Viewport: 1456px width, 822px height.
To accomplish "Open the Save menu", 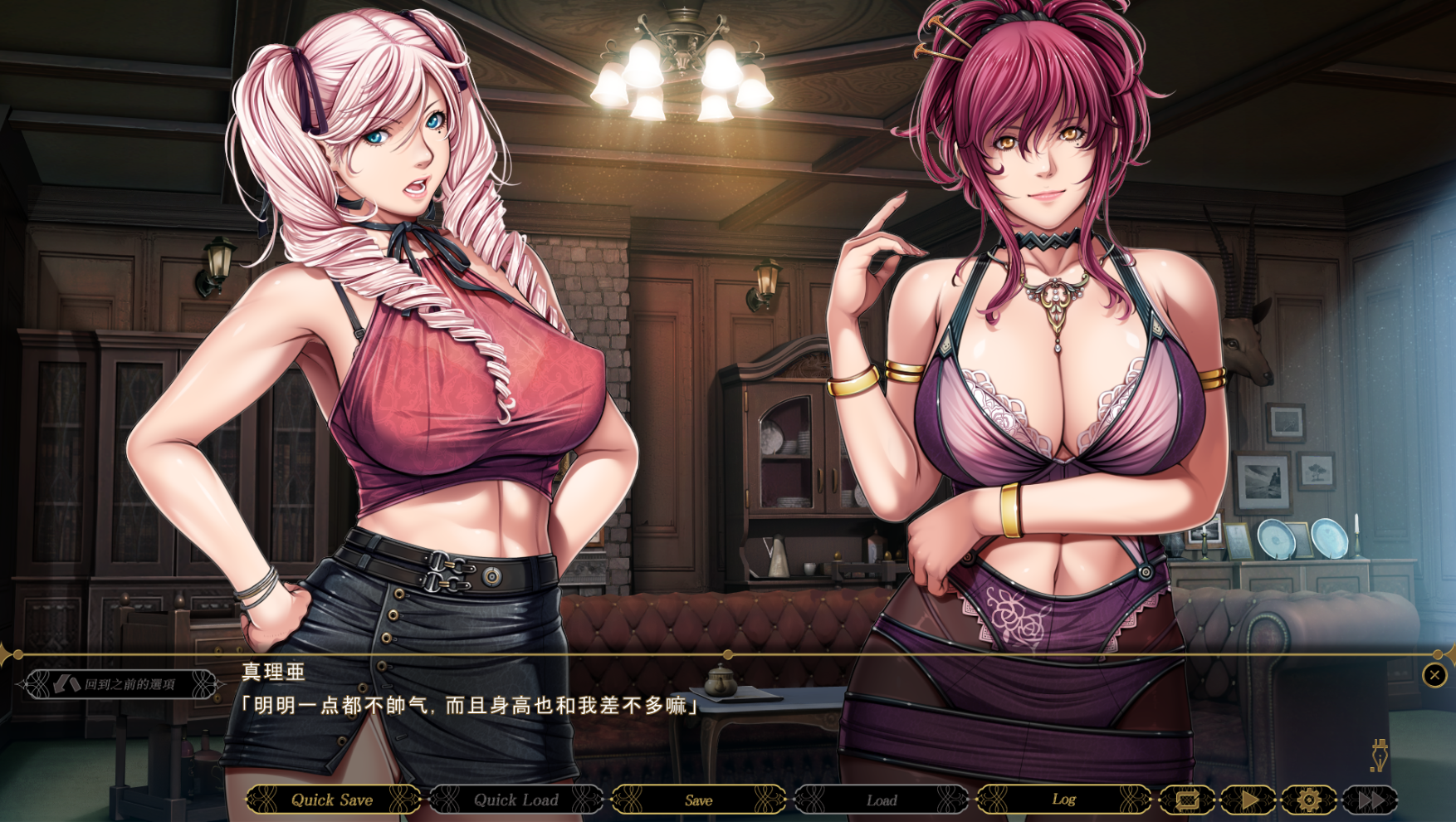I will (698, 800).
